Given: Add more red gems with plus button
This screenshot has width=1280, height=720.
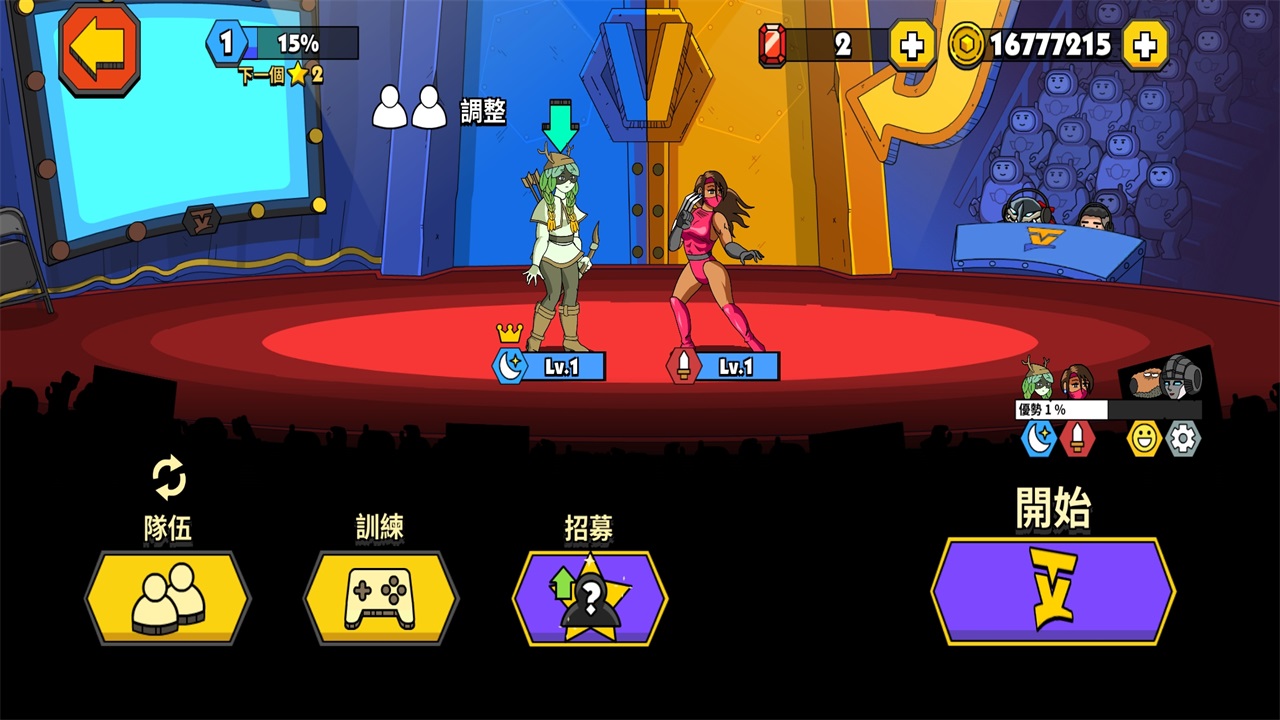Looking at the screenshot, I should point(911,45).
